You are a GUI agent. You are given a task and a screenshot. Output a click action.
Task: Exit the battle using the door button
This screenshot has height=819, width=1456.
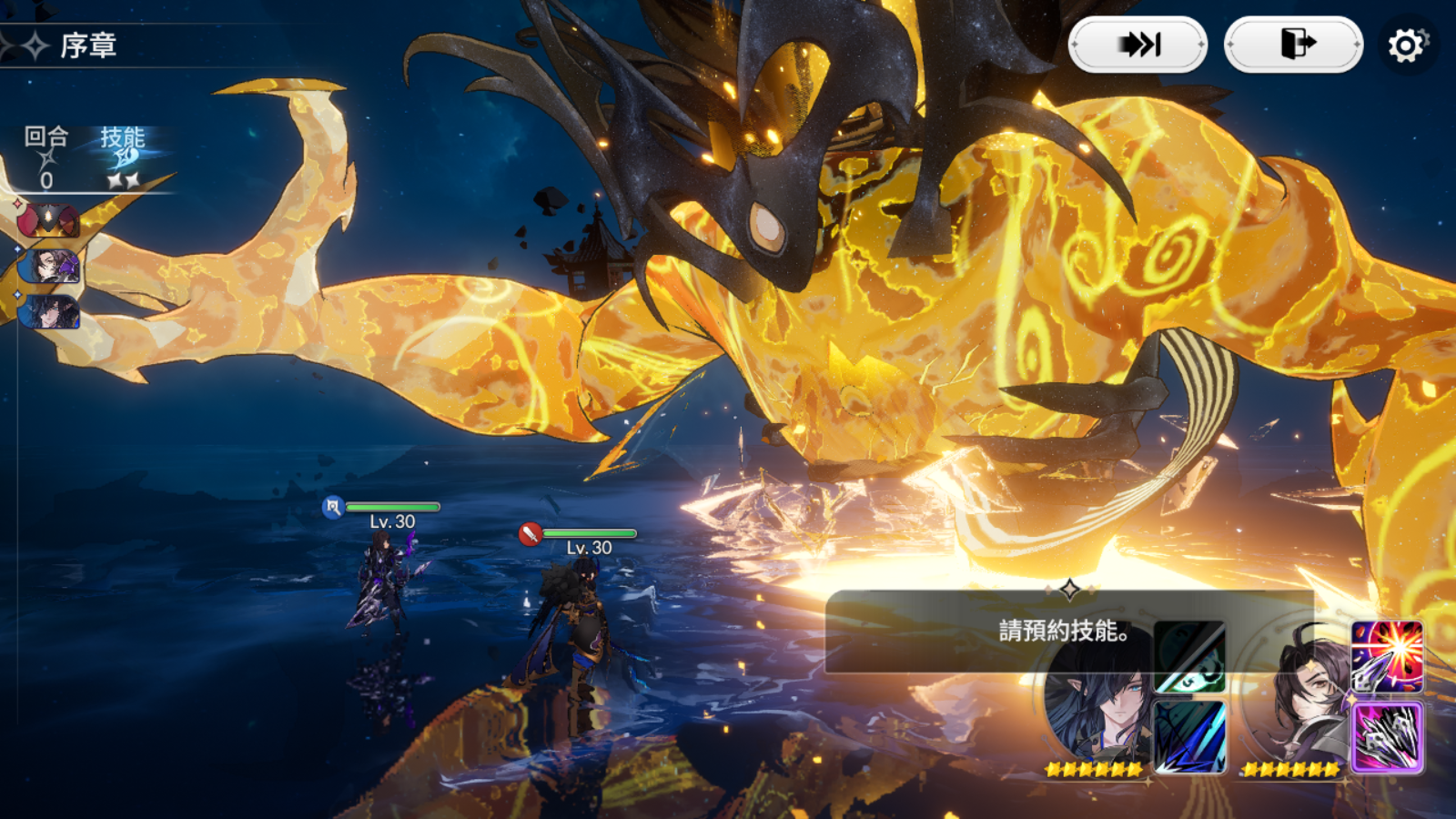click(1294, 44)
